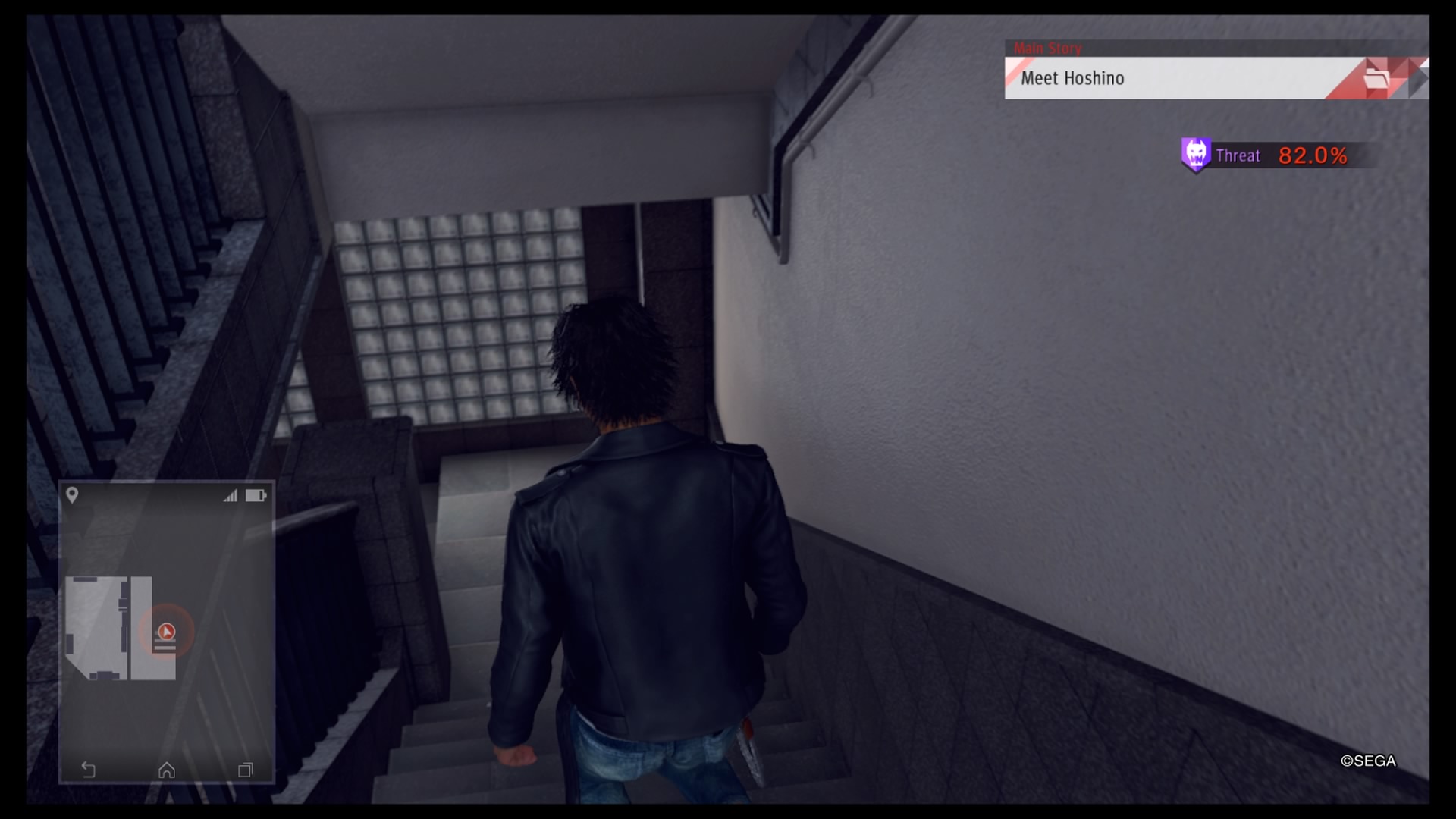This screenshot has width=1456, height=819.
Task: Click the signal strength icon on the minimap
Action: (x=230, y=494)
